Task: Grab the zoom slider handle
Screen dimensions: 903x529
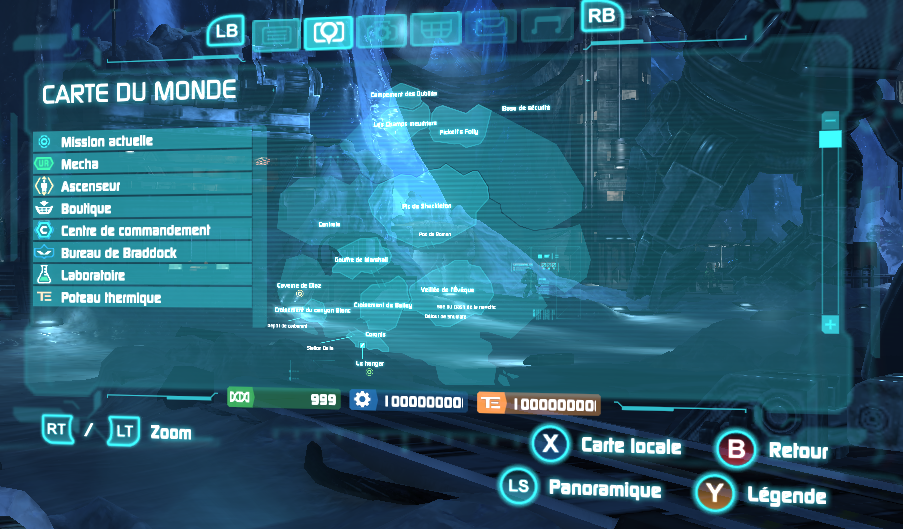Action: tap(829, 139)
